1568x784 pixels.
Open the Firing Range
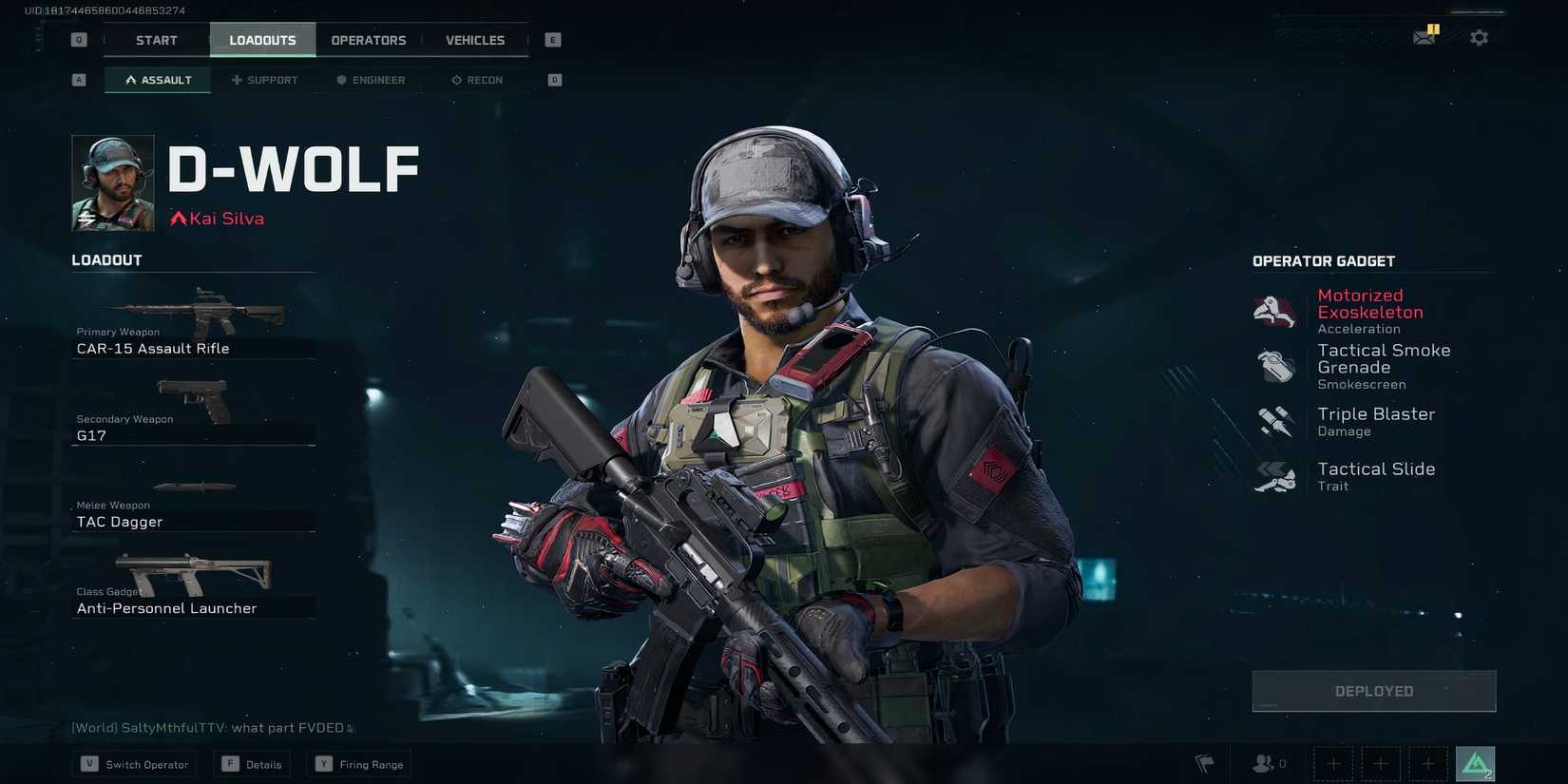pos(359,763)
